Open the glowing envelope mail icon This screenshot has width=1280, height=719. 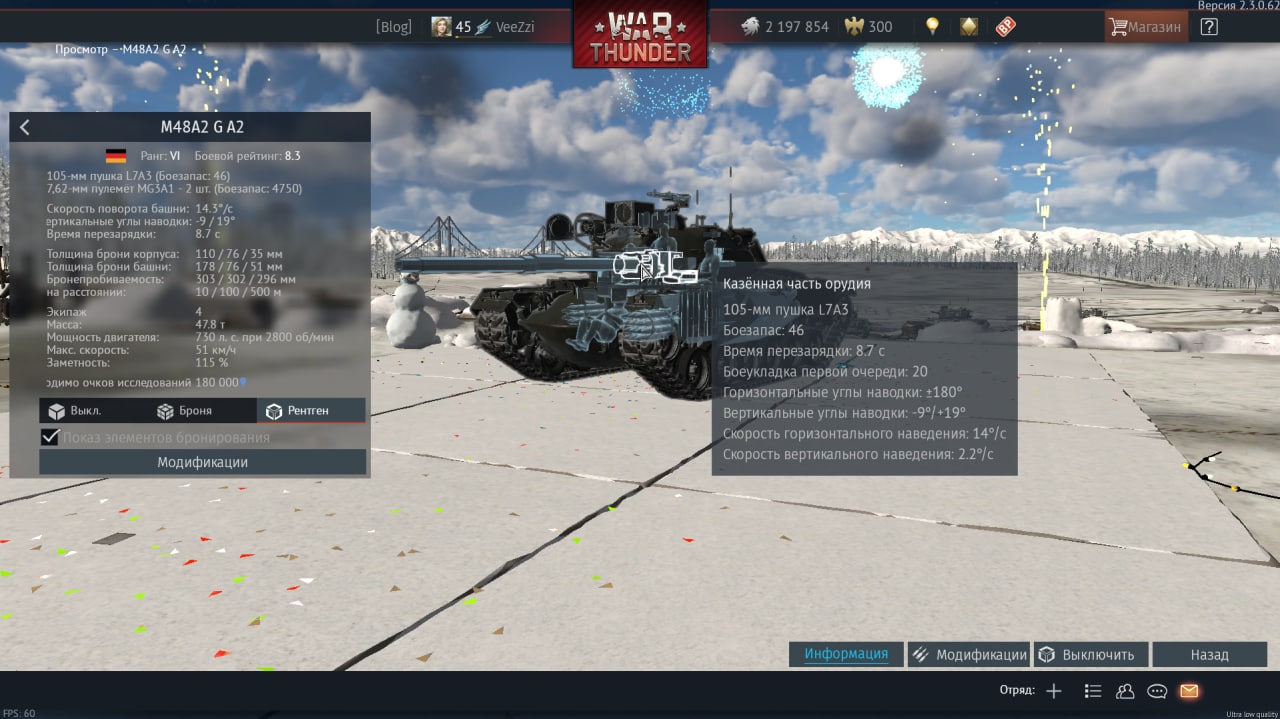(1189, 691)
